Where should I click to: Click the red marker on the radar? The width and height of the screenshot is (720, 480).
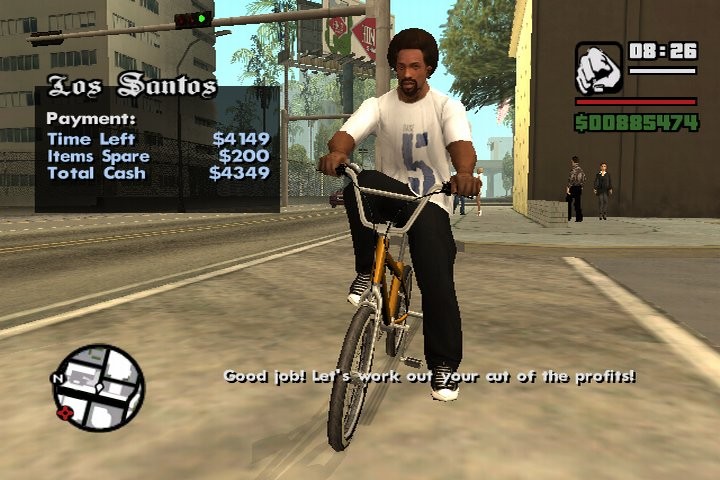tap(67, 412)
